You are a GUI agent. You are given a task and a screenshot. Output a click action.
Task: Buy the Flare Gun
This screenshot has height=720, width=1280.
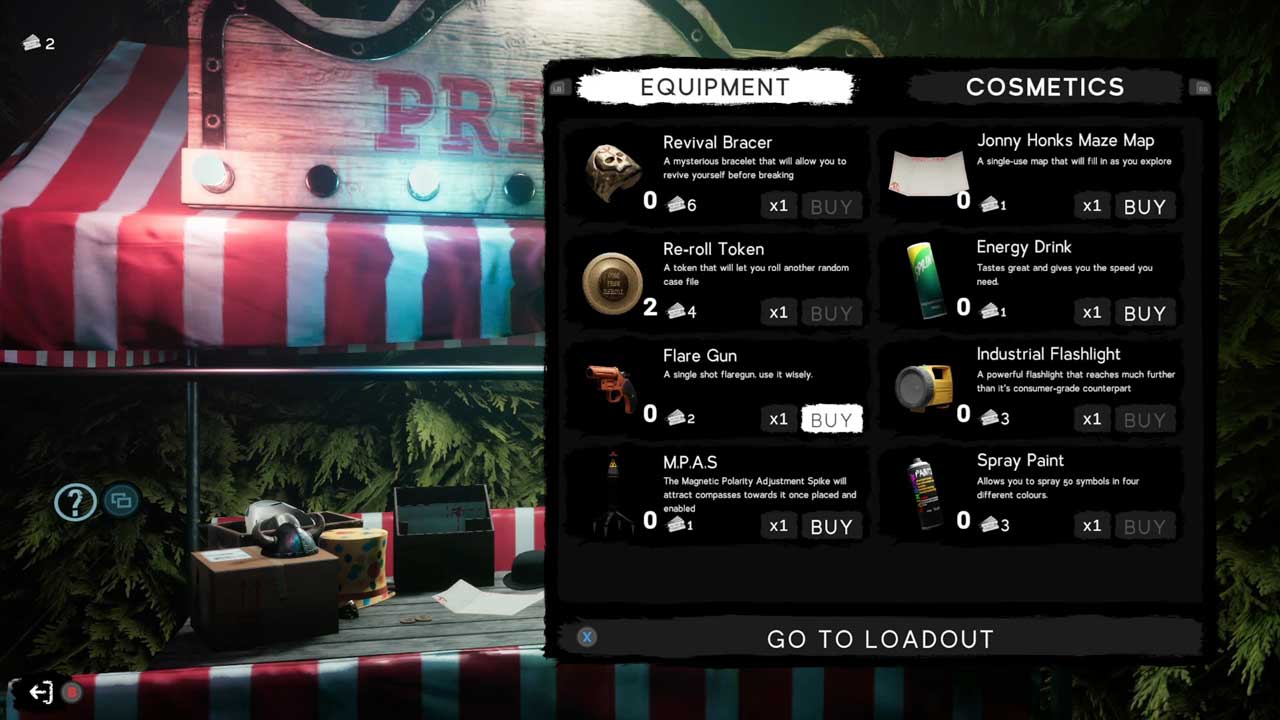point(831,420)
